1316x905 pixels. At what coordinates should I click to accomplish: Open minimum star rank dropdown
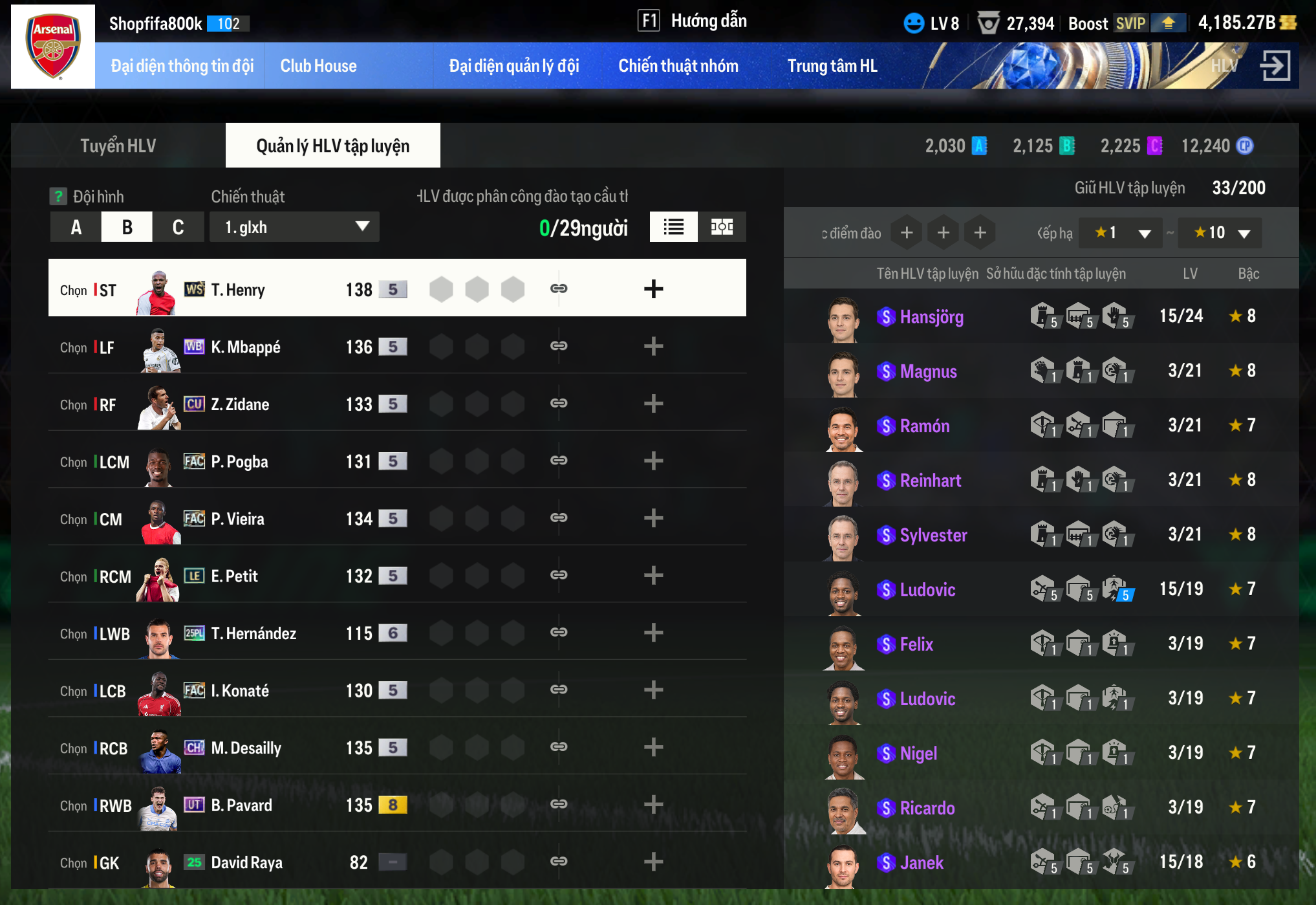click(1121, 233)
